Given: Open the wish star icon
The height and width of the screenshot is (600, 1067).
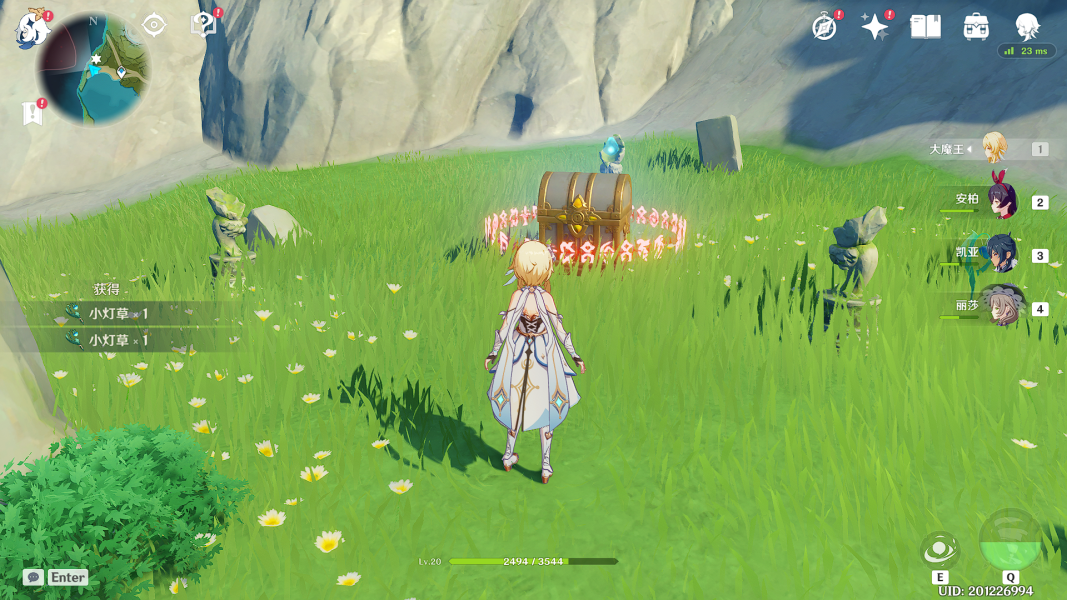Looking at the screenshot, I should point(875,27).
